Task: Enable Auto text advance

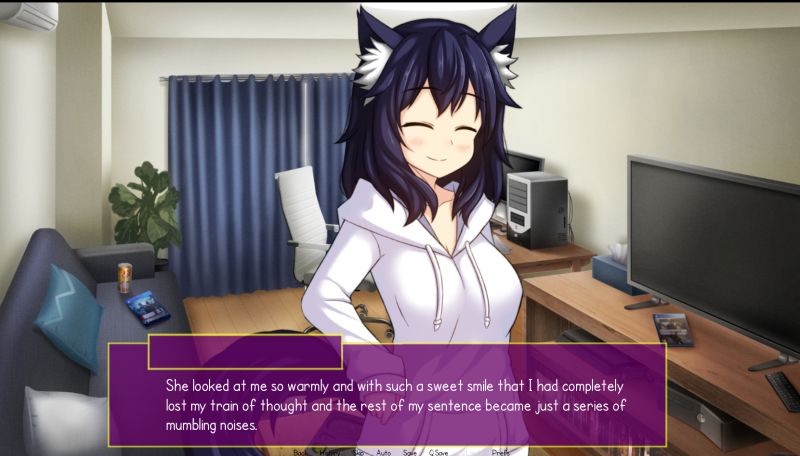Action: [x=384, y=452]
